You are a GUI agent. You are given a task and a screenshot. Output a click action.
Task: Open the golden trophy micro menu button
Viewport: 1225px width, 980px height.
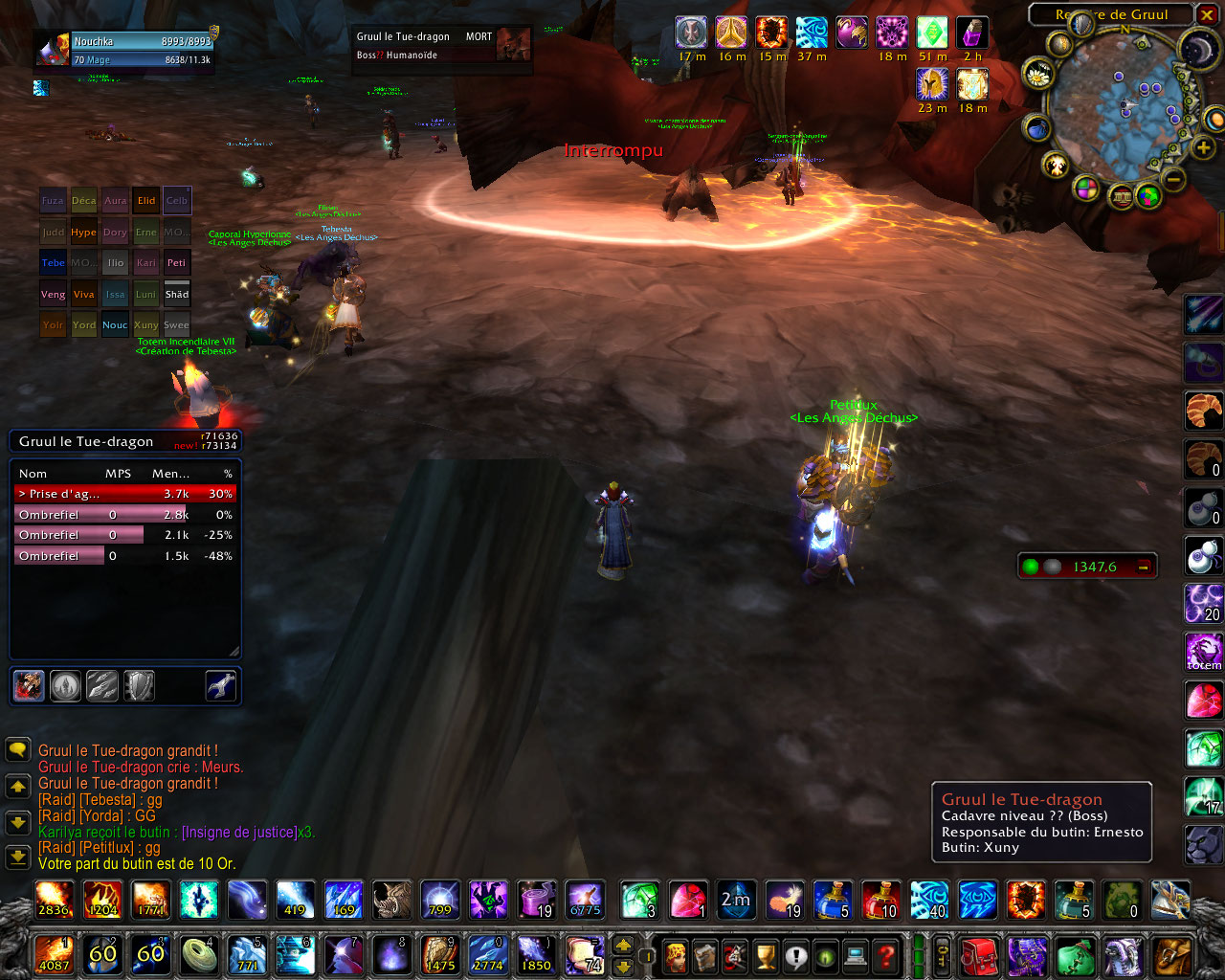765,955
